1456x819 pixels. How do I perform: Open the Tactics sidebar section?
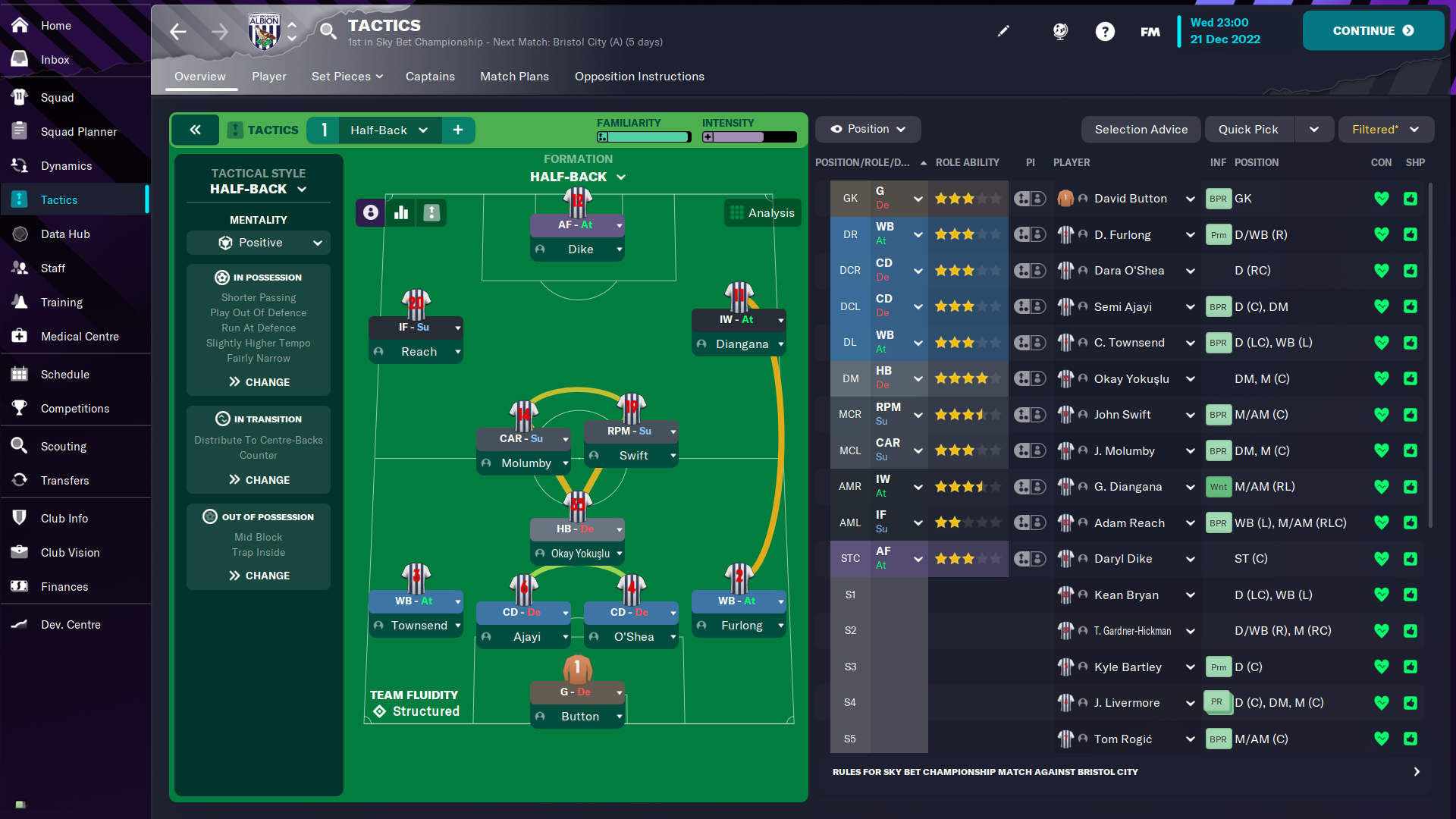58,199
